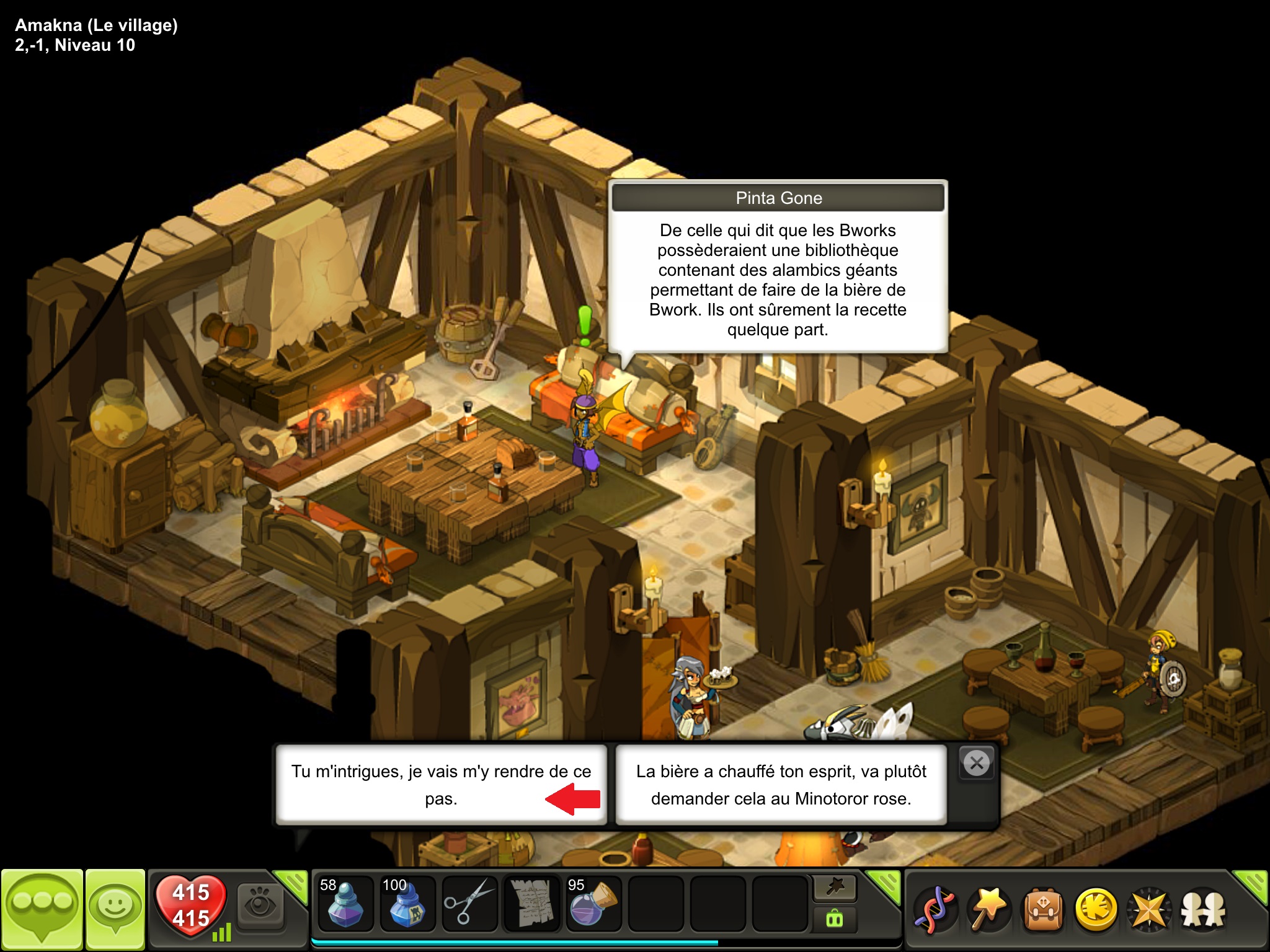Open the friends list with two figures
Screen dimensions: 1270x952
pyautogui.click(x=1203, y=909)
